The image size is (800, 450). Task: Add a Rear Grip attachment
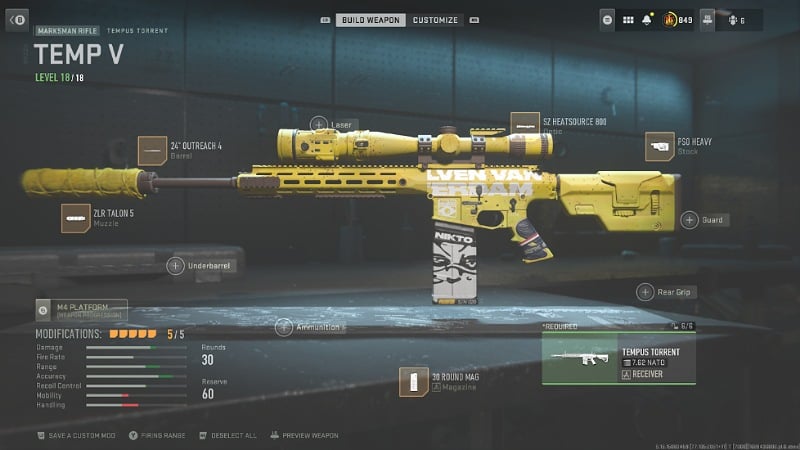click(x=646, y=292)
